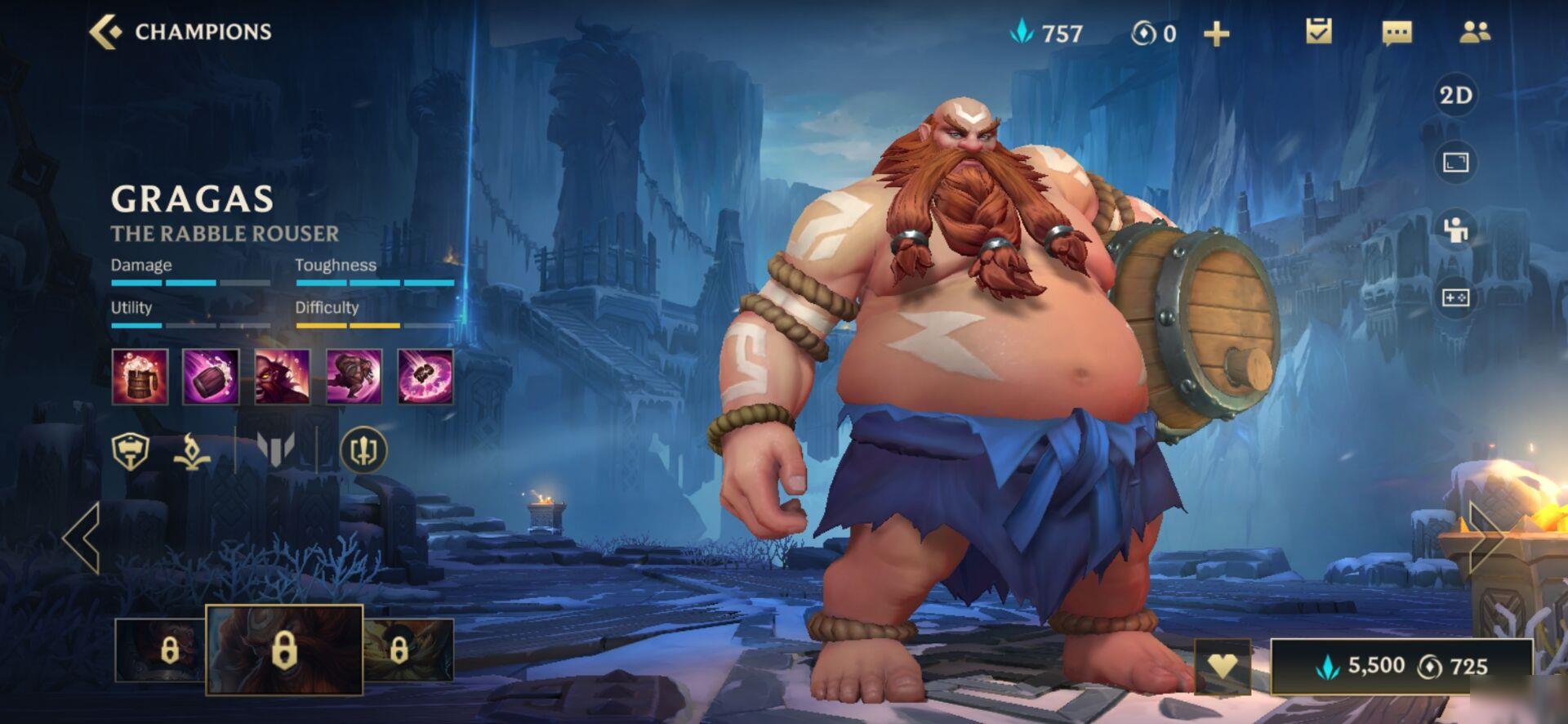The image size is (1568, 724).
Task: Select the Barrel Roll ability icon
Action: click(211, 377)
